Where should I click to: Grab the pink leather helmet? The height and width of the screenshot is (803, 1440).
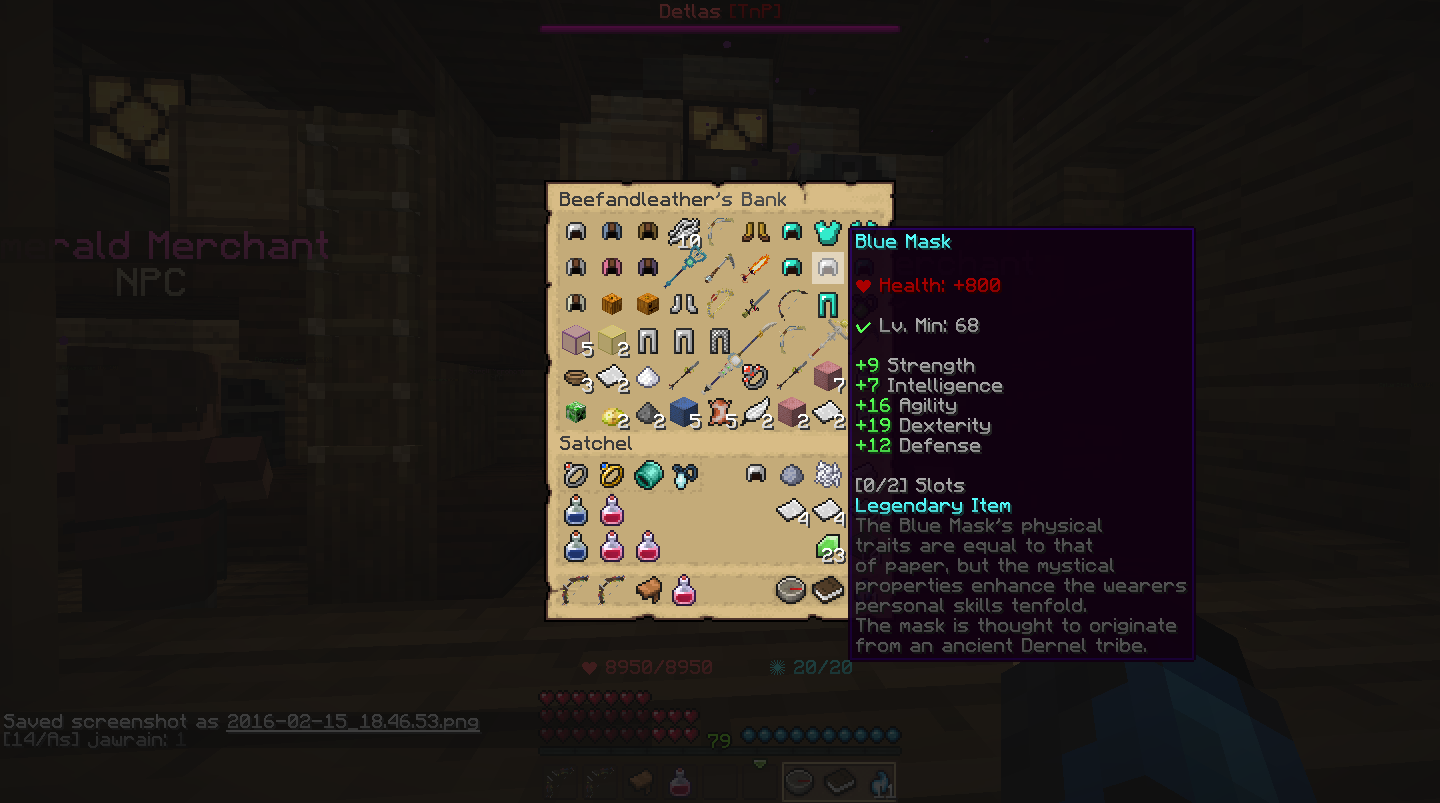coord(611,268)
